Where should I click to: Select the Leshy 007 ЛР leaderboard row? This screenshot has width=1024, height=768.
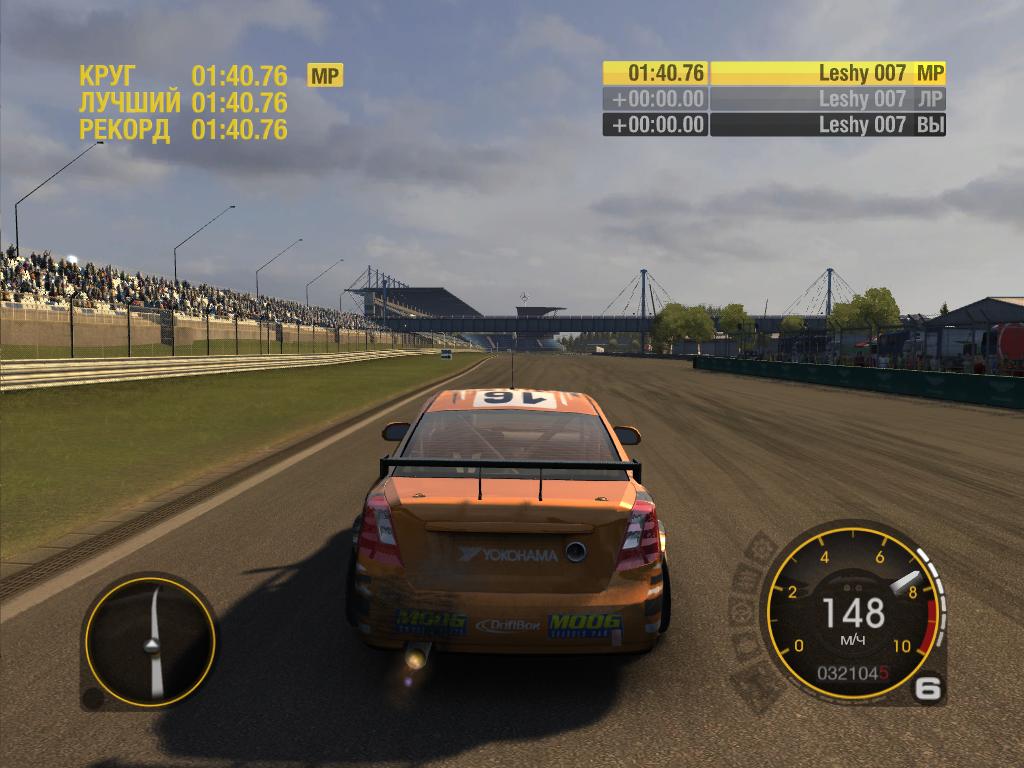(x=774, y=99)
